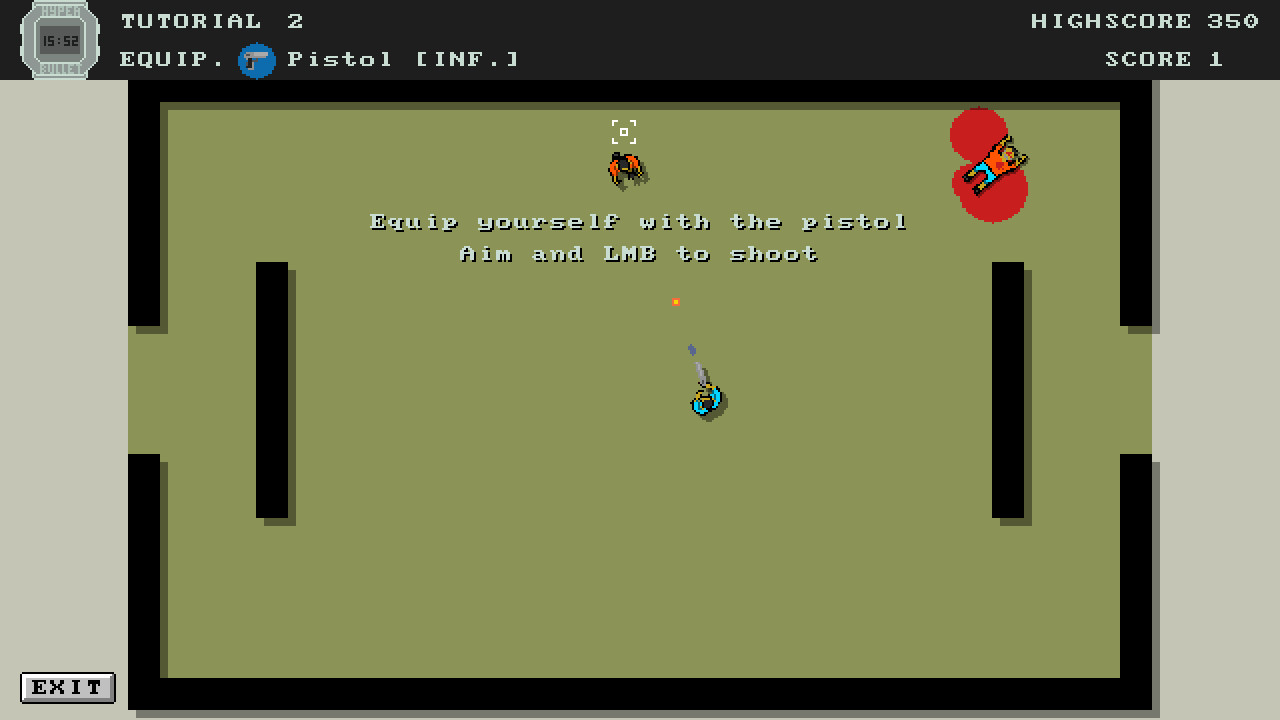Click the Hyper Bullet watch icon
The width and height of the screenshot is (1280, 720).
click(60, 40)
